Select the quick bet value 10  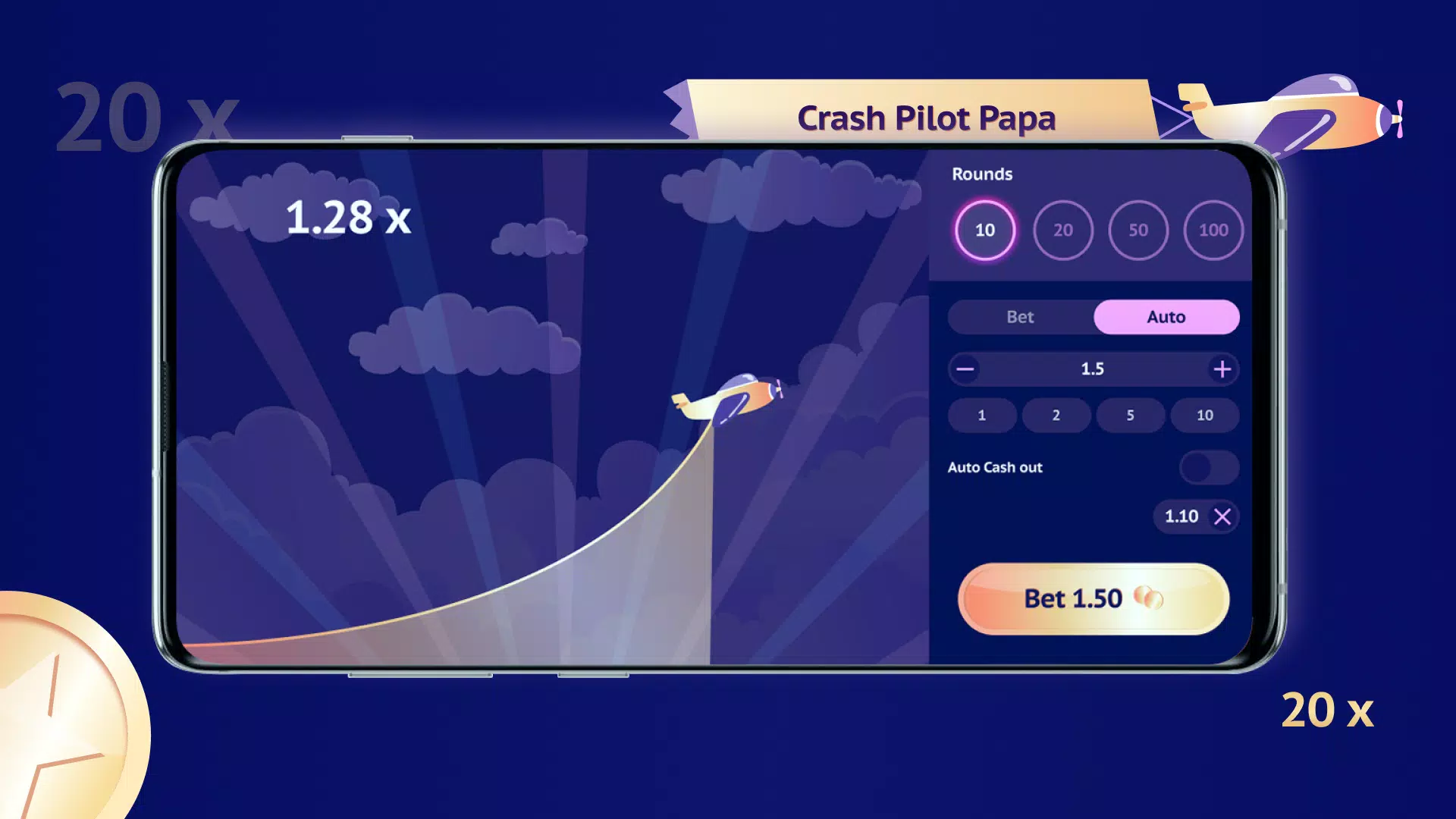(x=1204, y=415)
